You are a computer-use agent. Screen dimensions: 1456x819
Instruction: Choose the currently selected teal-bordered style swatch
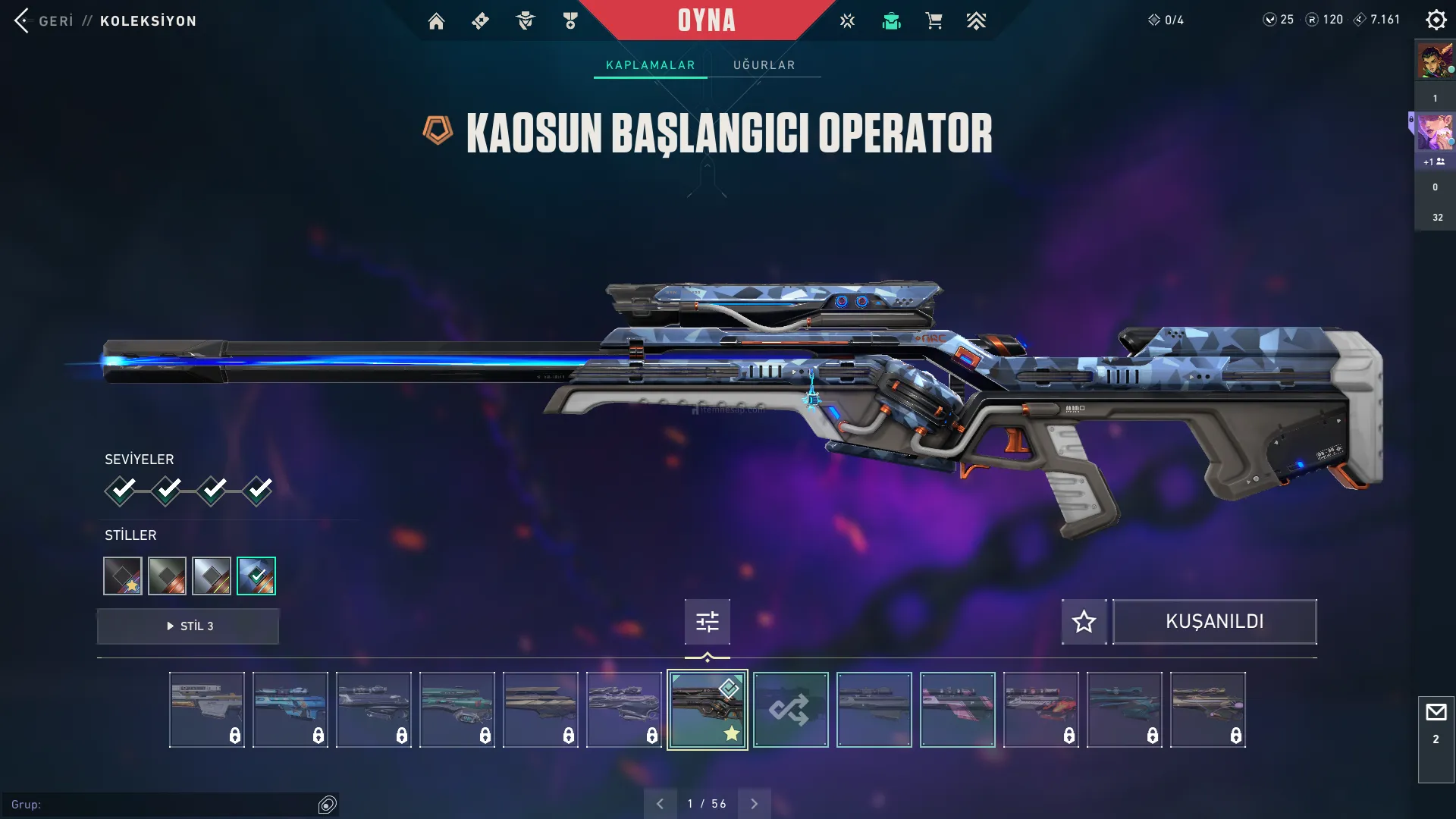[x=256, y=576]
